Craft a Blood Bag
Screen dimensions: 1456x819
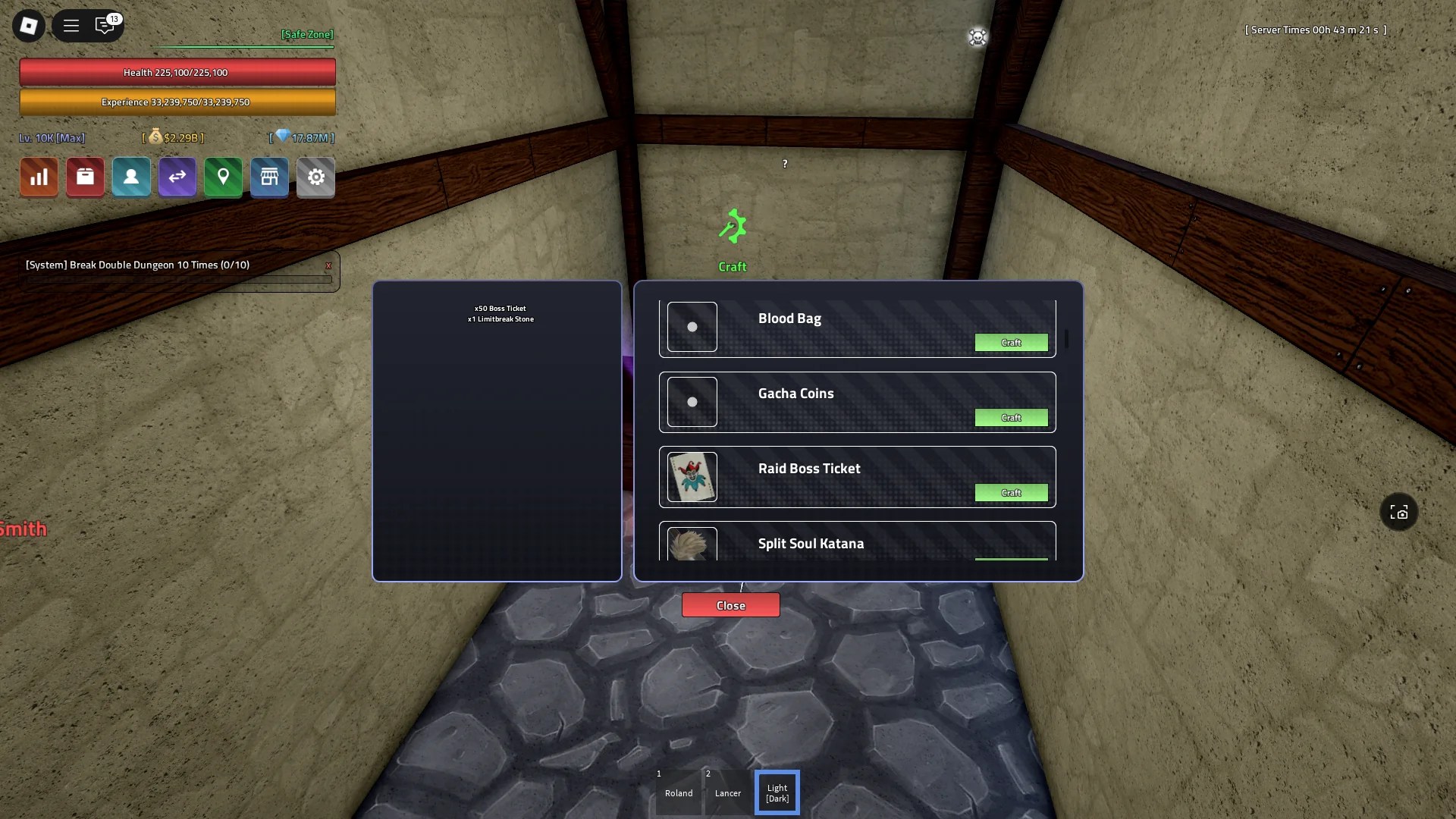(1012, 342)
